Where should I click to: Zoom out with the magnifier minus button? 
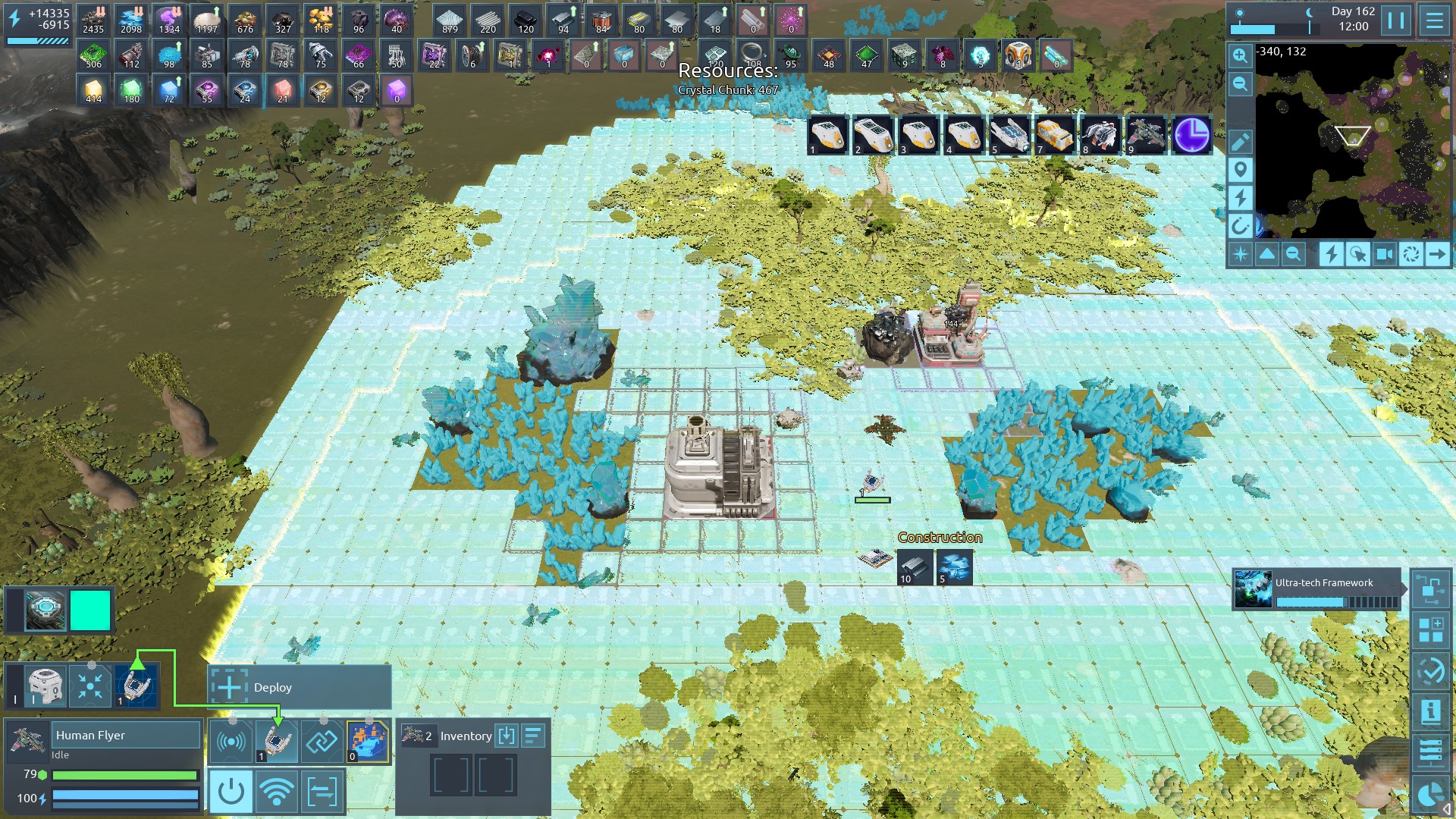(x=1240, y=84)
